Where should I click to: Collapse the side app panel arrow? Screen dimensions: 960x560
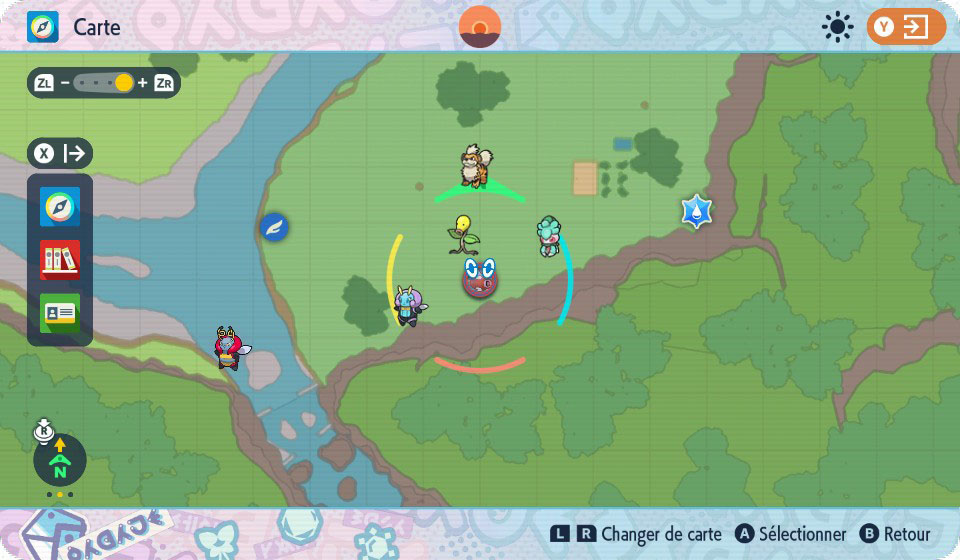pos(60,154)
